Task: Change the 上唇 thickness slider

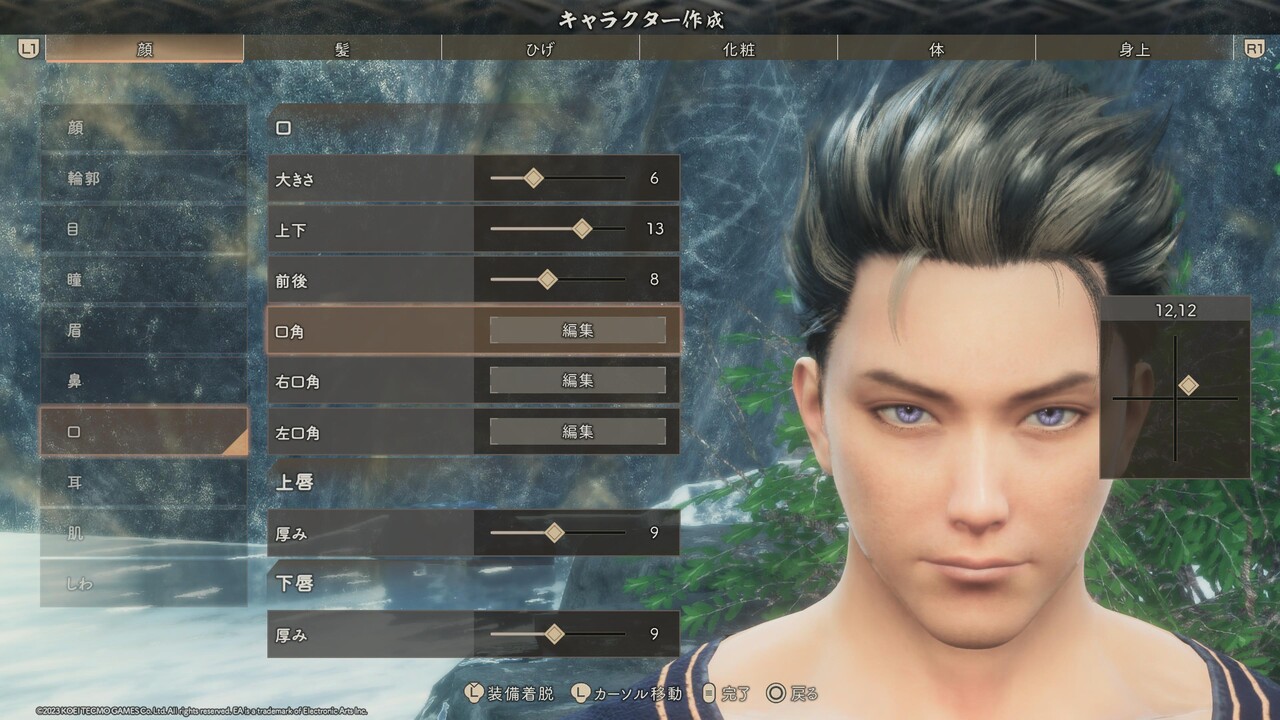Action: (554, 533)
